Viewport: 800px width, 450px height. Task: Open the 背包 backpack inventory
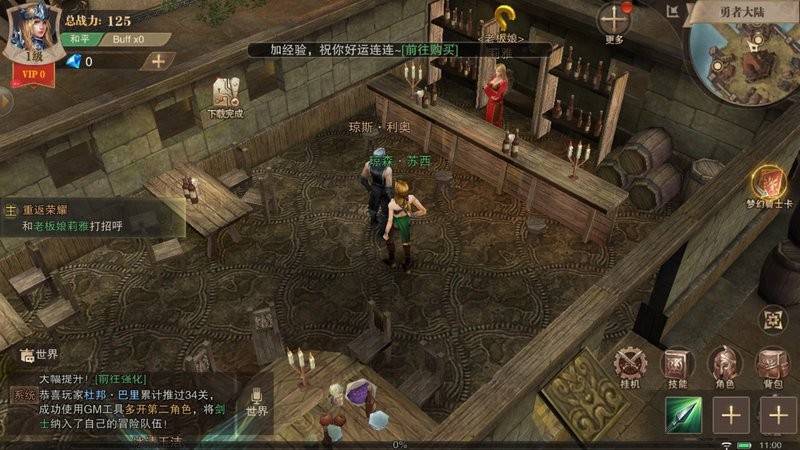click(x=772, y=366)
